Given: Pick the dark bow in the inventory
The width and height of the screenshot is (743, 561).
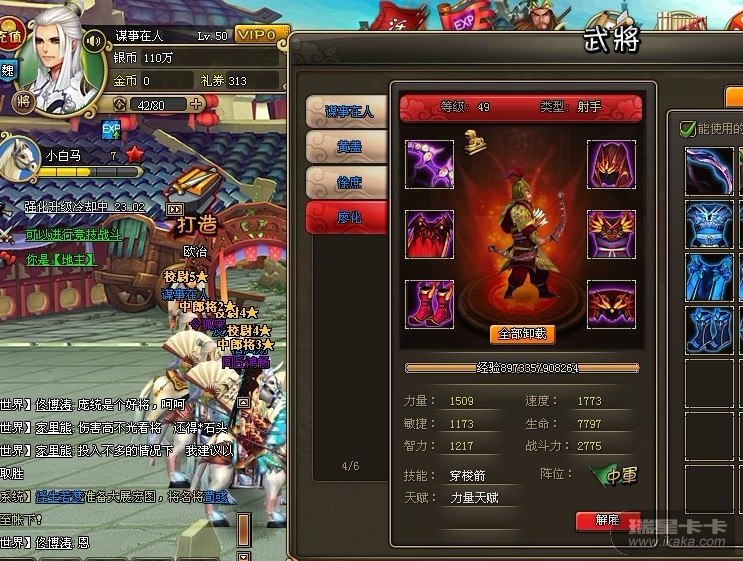Looking at the screenshot, I should pos(710,170).
